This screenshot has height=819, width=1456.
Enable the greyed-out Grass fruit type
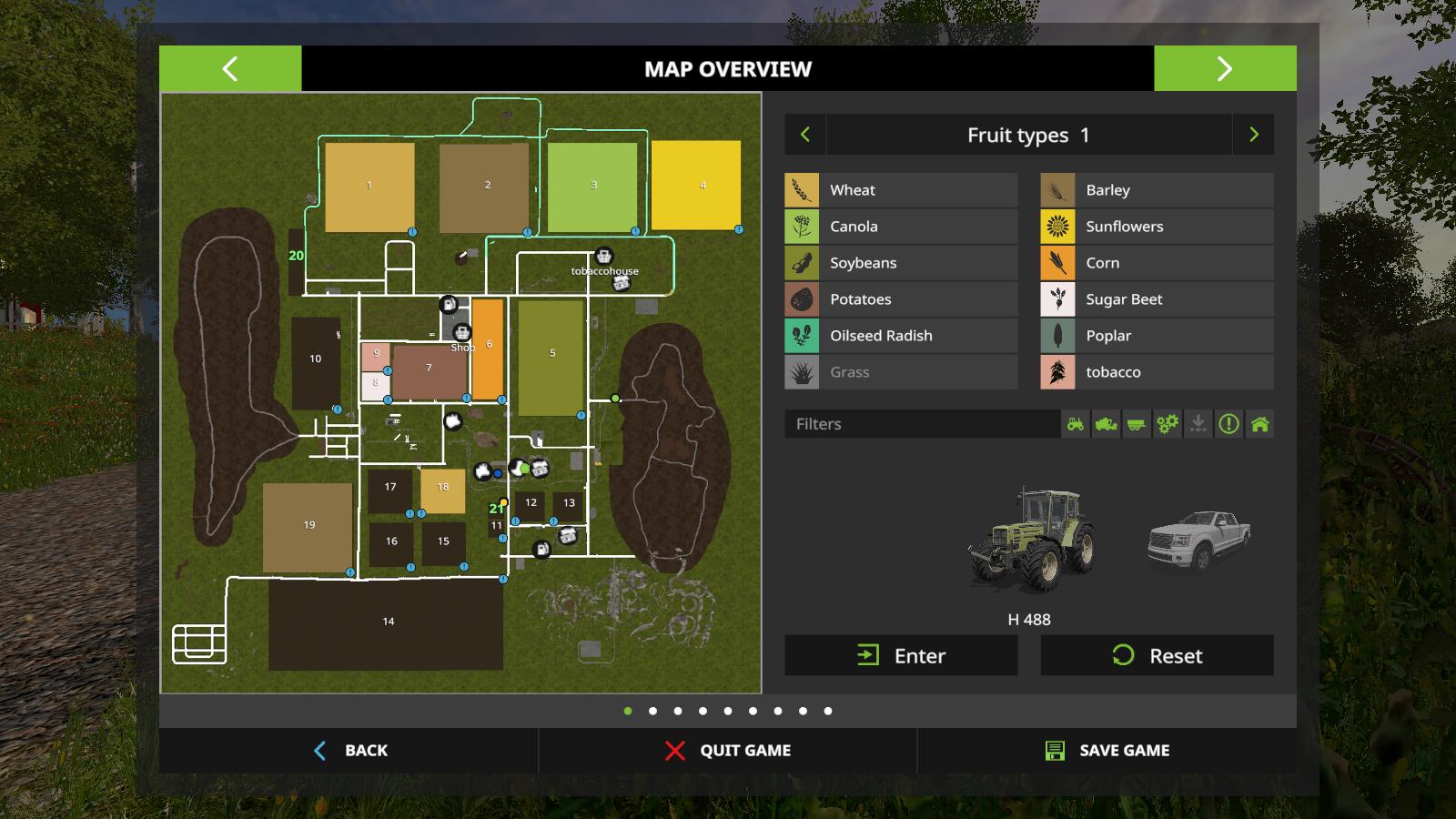point(901,372)
